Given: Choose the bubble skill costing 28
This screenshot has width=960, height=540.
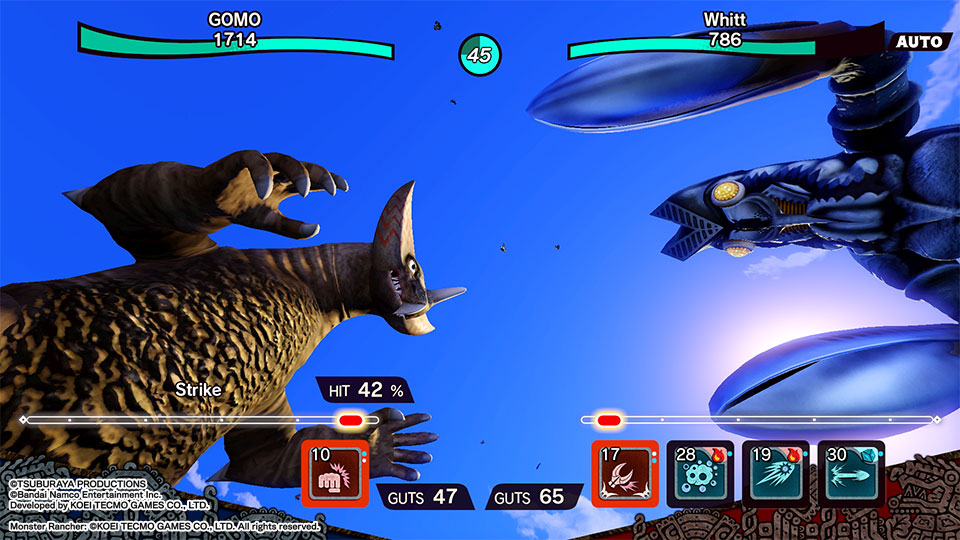Looking at the screenshot, I should click(700, 474).
